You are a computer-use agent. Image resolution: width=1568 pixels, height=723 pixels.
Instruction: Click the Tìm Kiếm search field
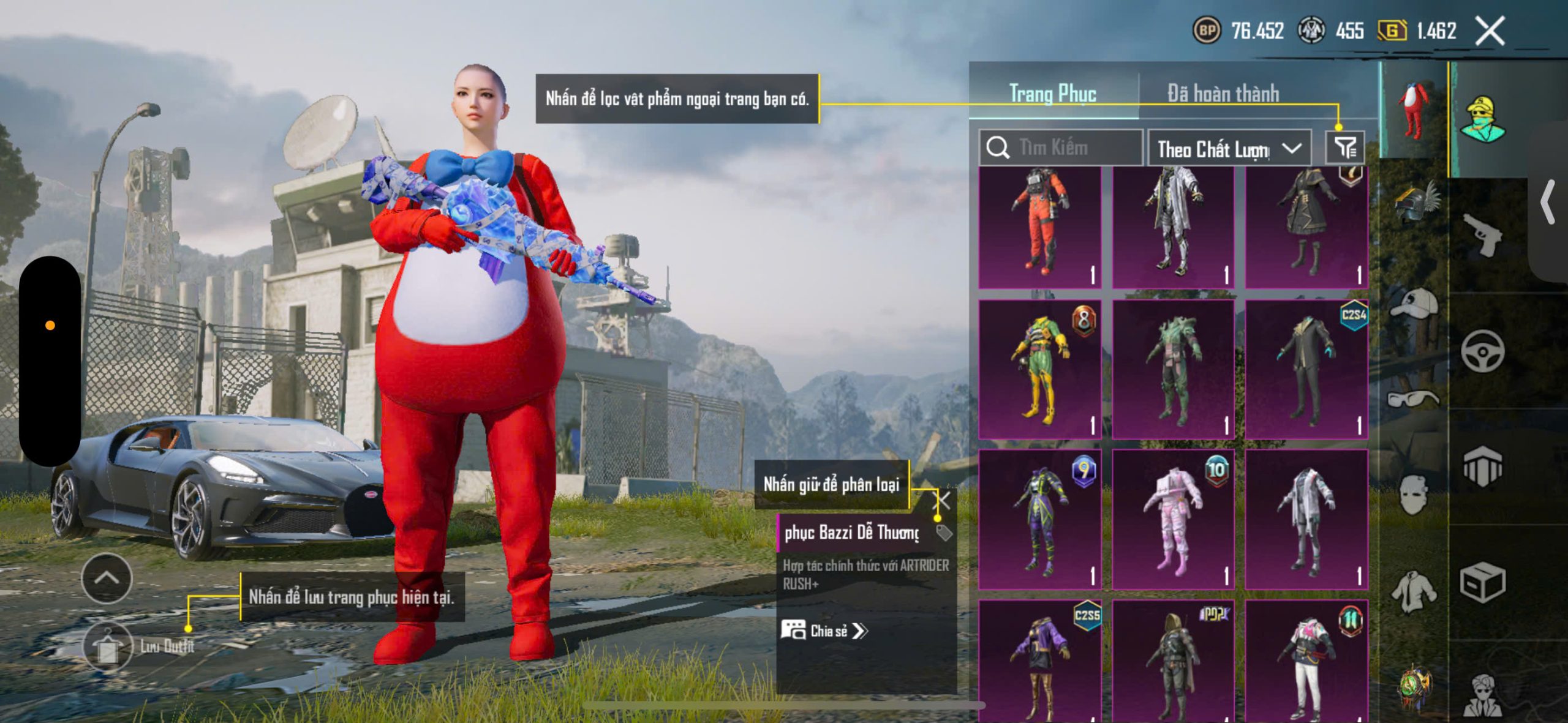[x=1061, y=148]
